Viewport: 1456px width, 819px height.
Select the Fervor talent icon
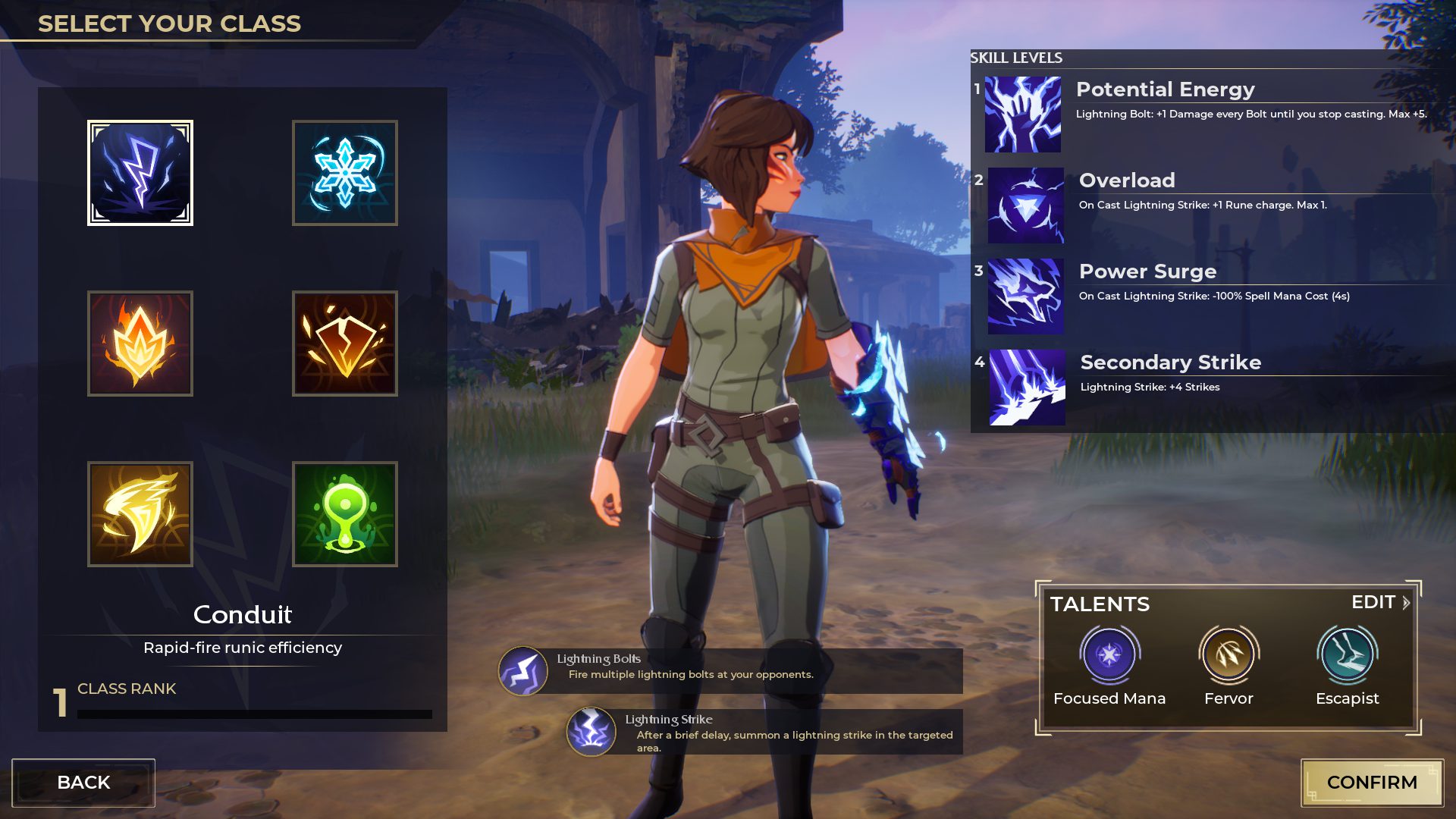(x=1228, y=654)
